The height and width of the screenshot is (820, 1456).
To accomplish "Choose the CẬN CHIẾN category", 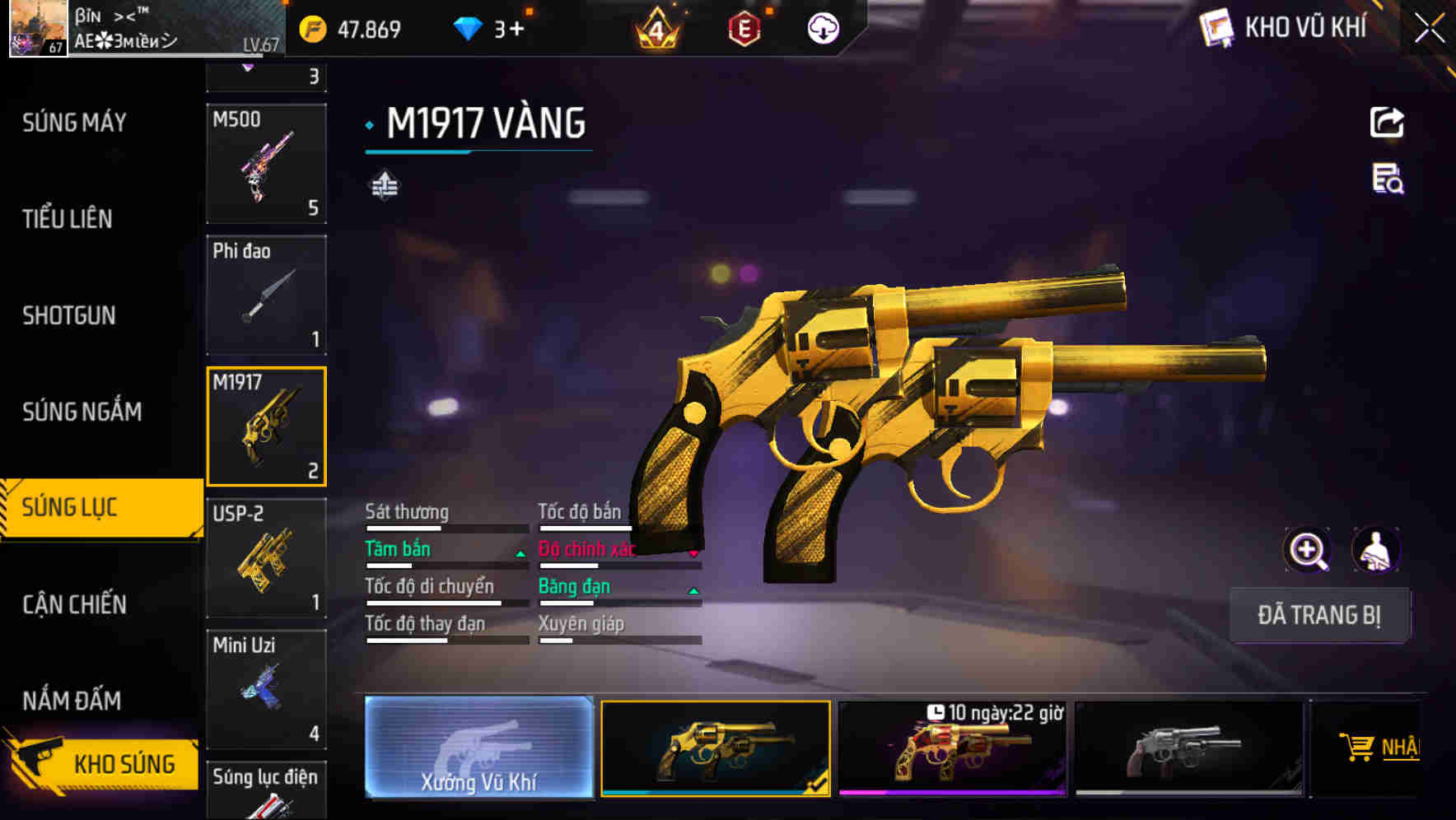I will pos(74,604).
